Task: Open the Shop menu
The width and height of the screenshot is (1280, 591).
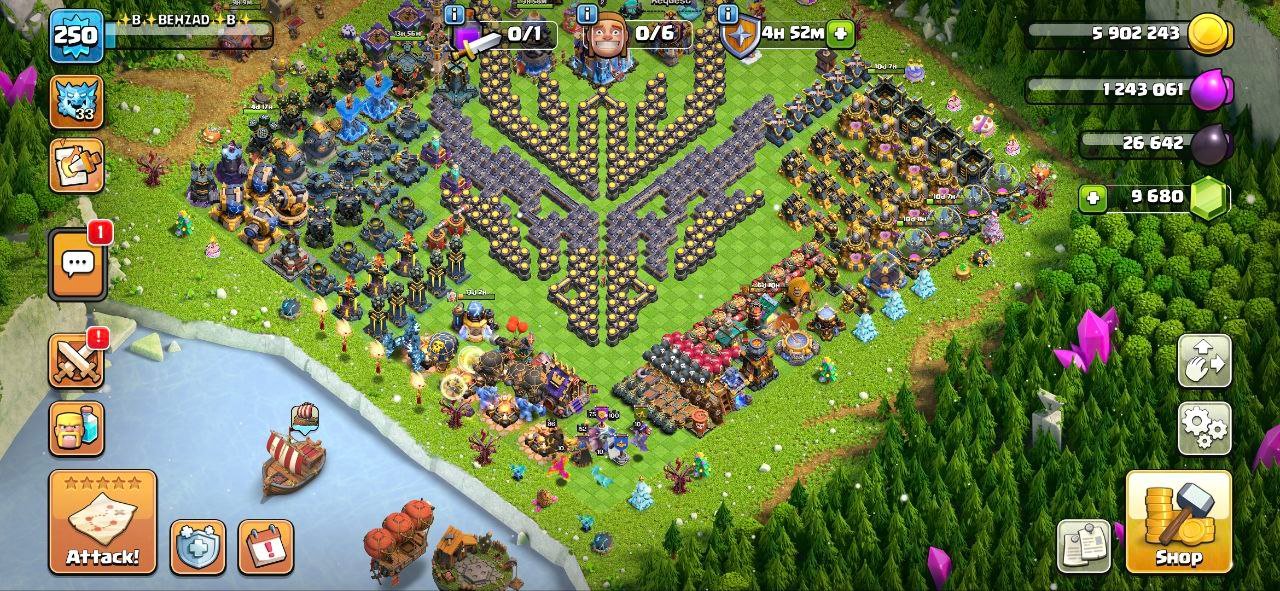Action: click(x=1178, y=521)
